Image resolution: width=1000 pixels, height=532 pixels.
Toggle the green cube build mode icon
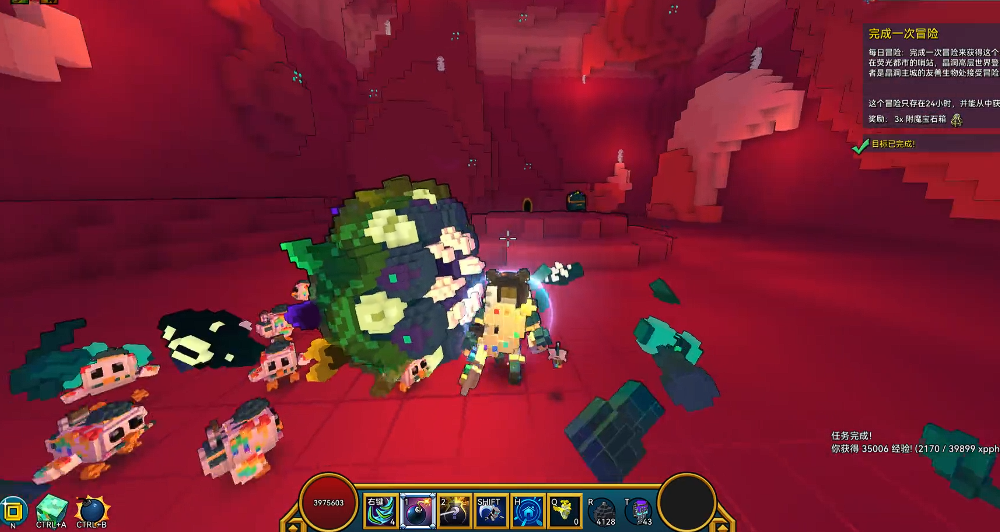(x=51, y=510)
